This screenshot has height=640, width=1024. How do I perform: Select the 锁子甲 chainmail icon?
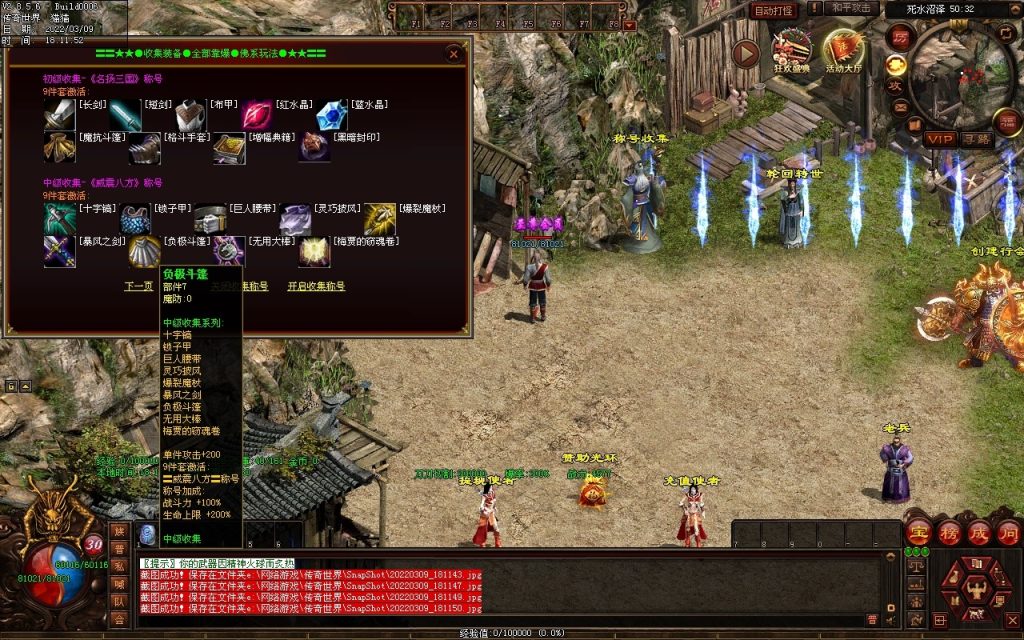(x=136, y=218)
